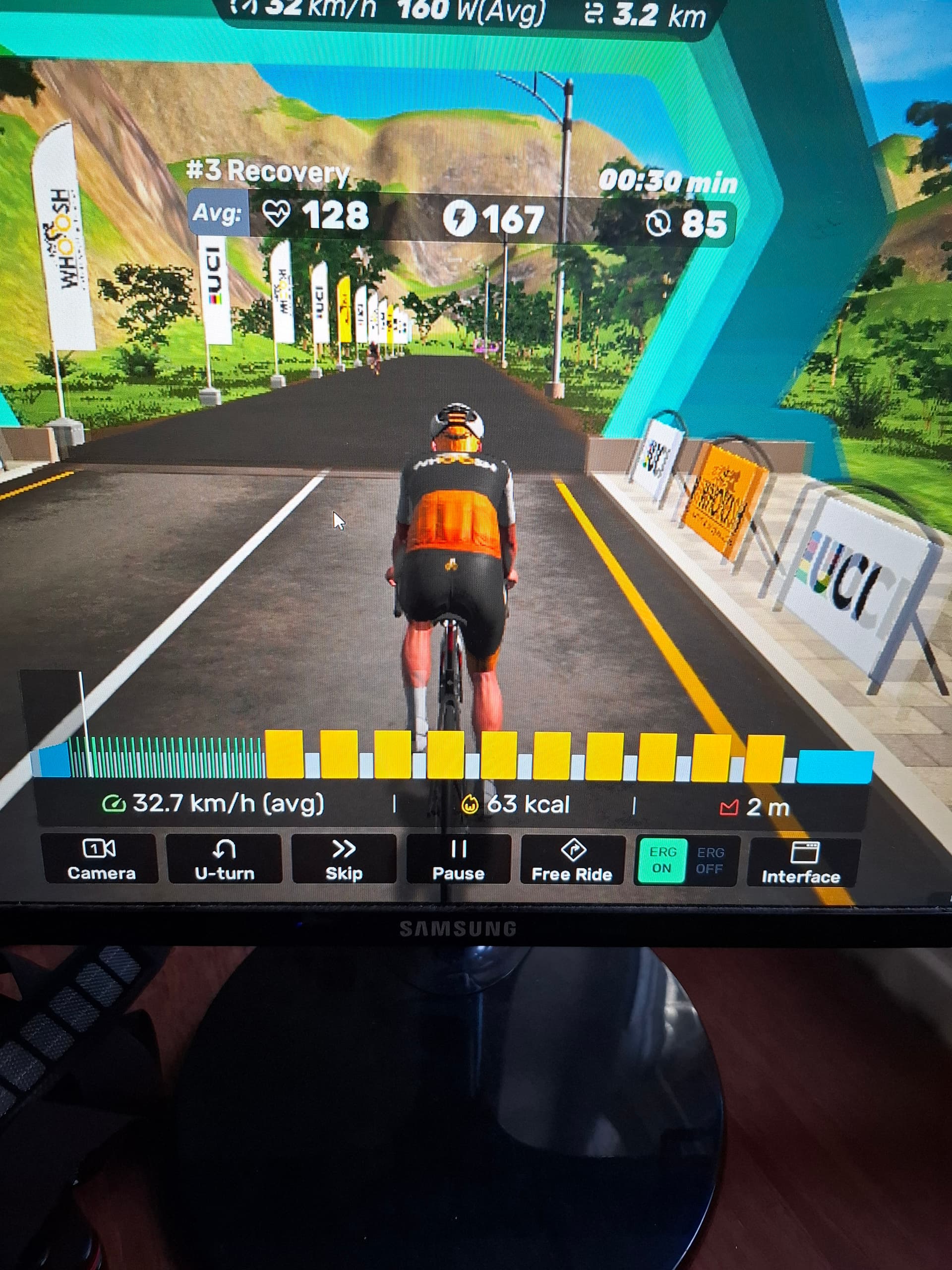Make a U-turn on the route
The image size is (952, 1270).
pyautogui.click(x=224, y=860)
